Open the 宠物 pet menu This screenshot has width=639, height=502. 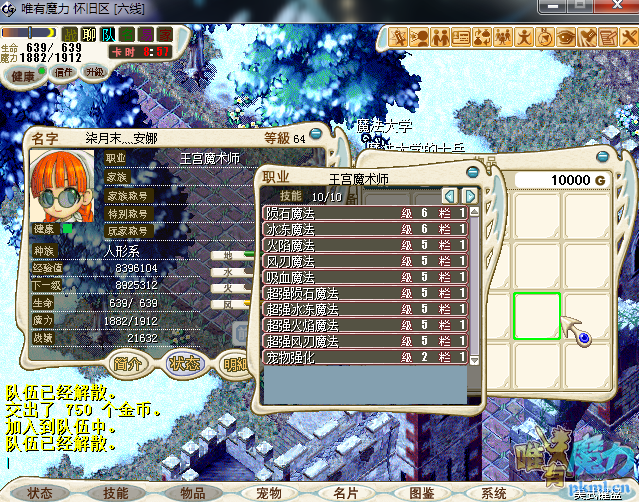pos(269,493)
